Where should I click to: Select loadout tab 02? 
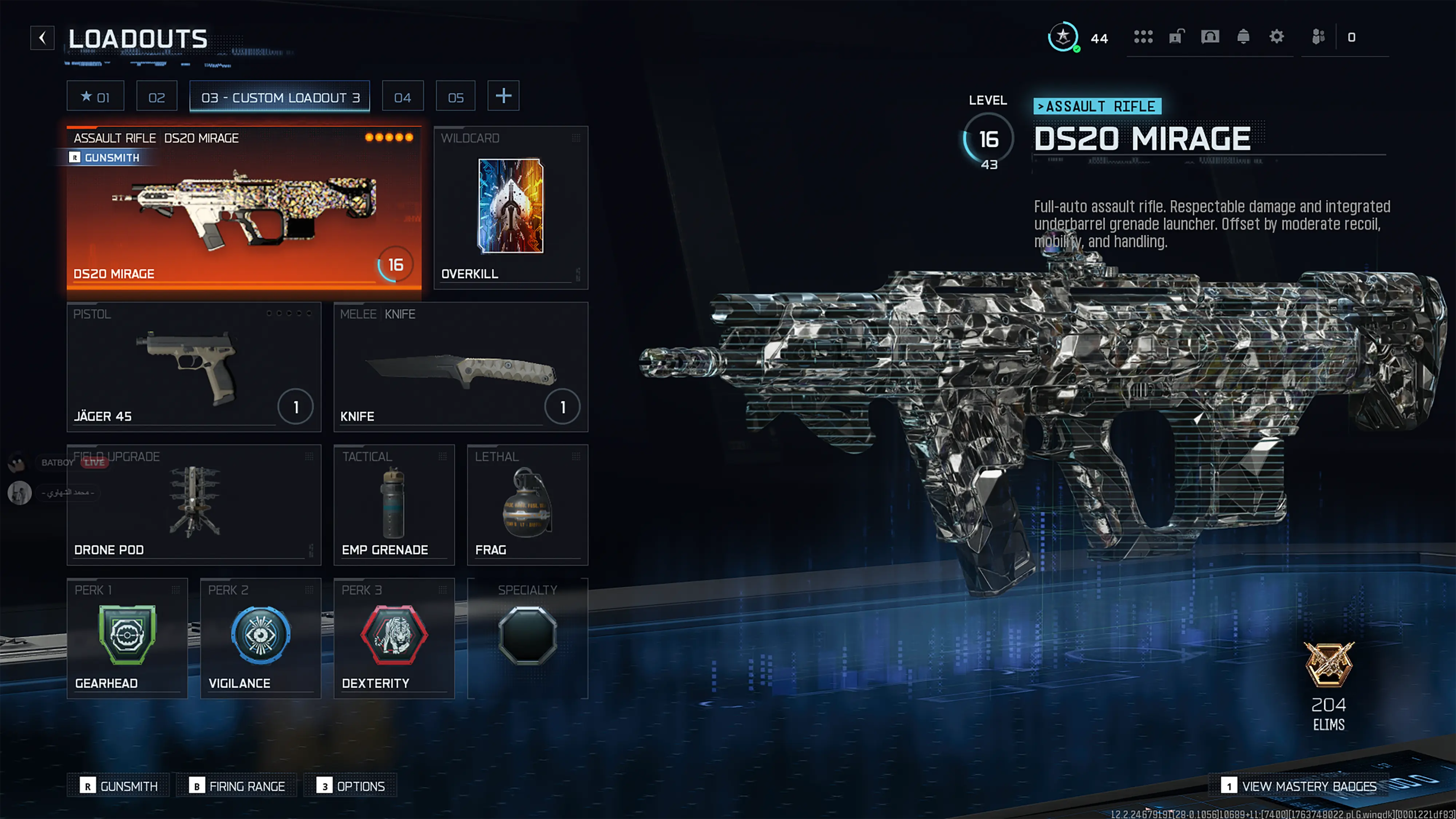[x=157, y=97]
